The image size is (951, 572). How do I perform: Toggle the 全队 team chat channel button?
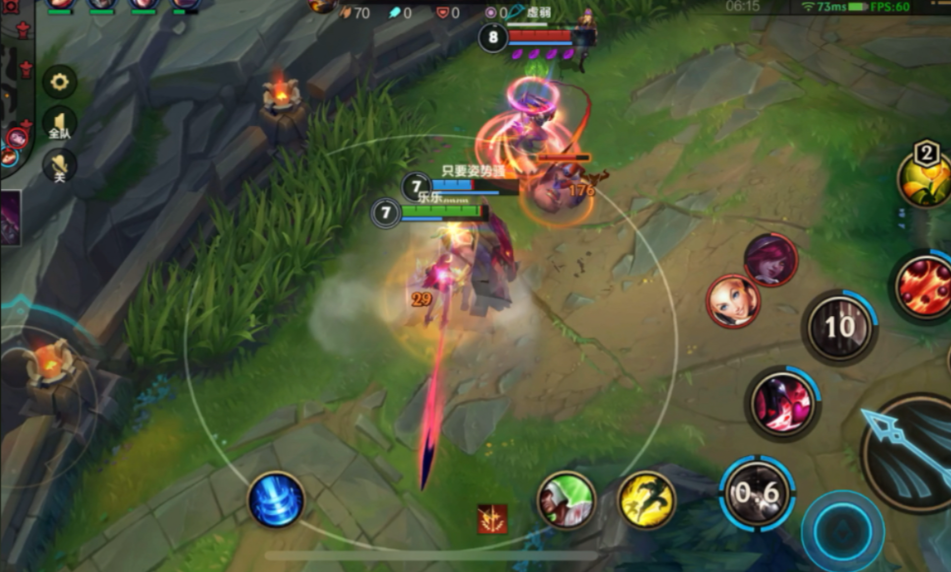pos(59,124)
